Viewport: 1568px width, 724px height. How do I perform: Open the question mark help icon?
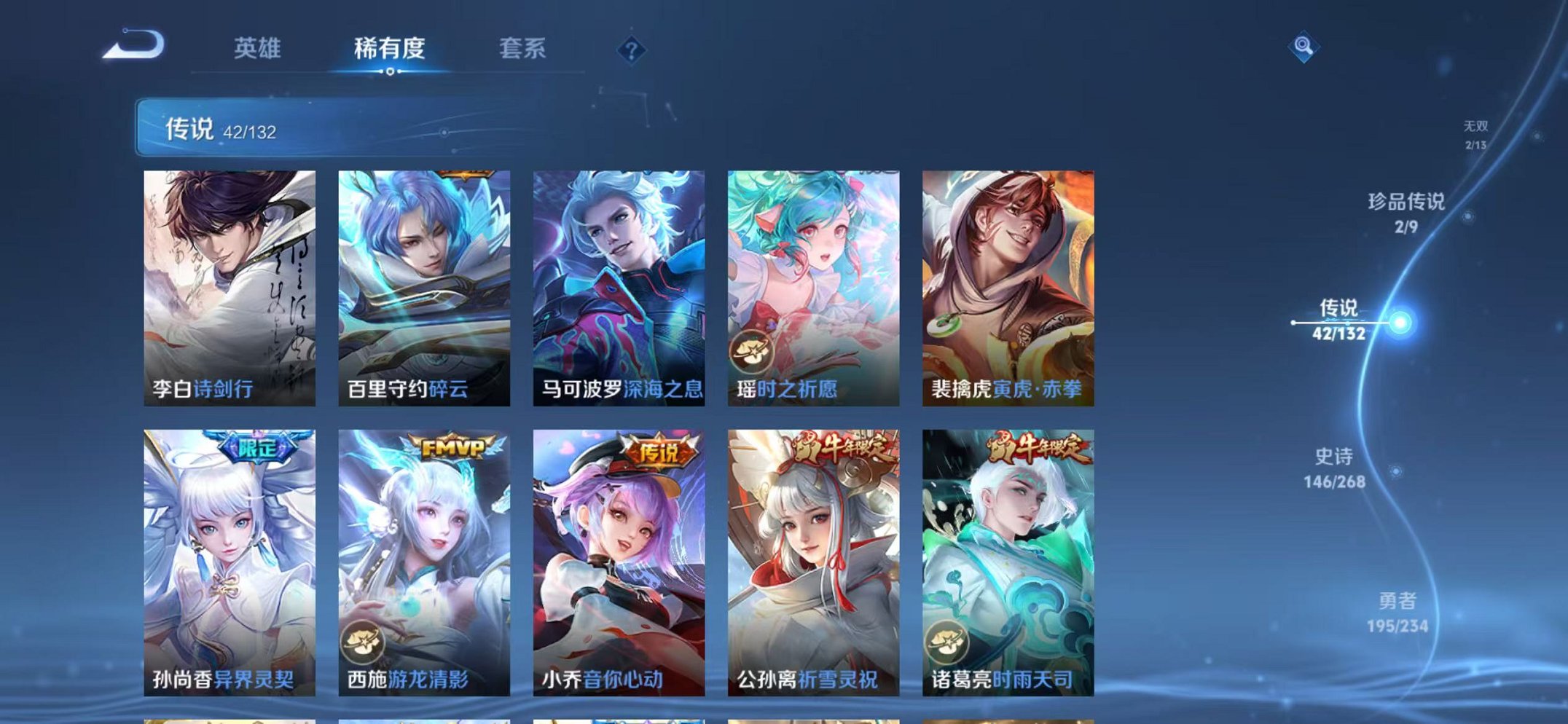point(631,50)
